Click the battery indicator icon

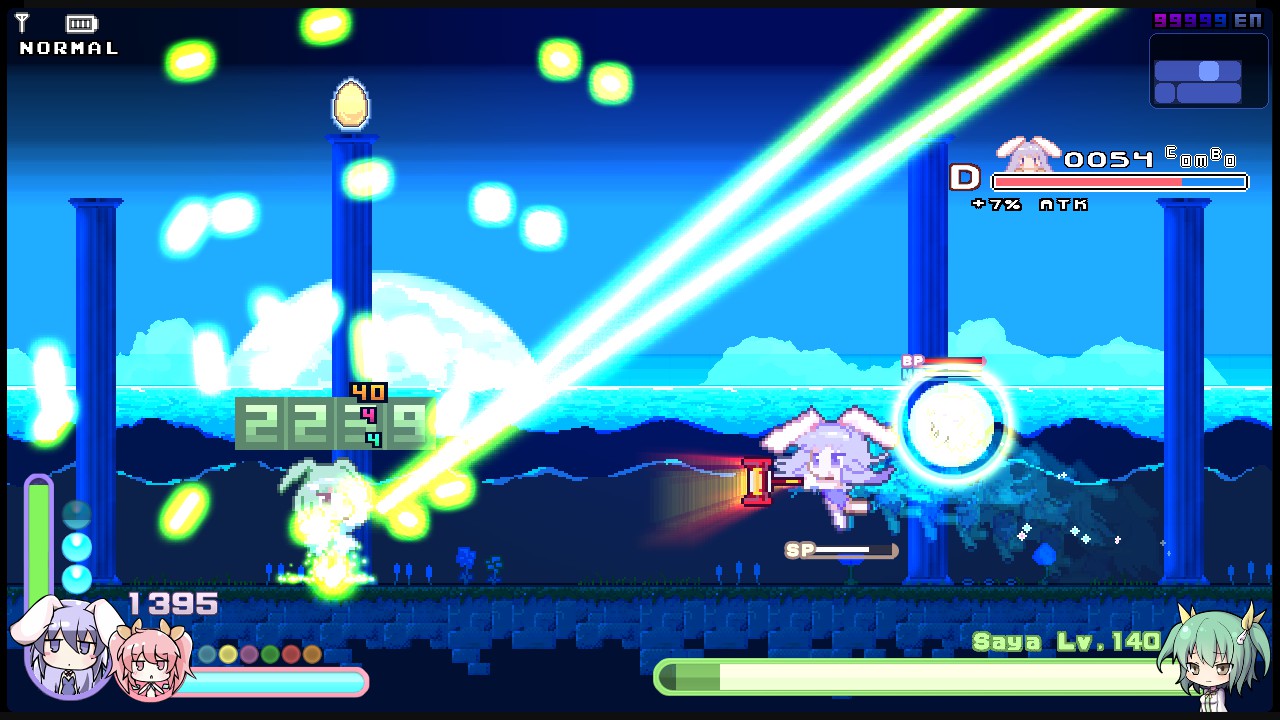pos(80,22)
